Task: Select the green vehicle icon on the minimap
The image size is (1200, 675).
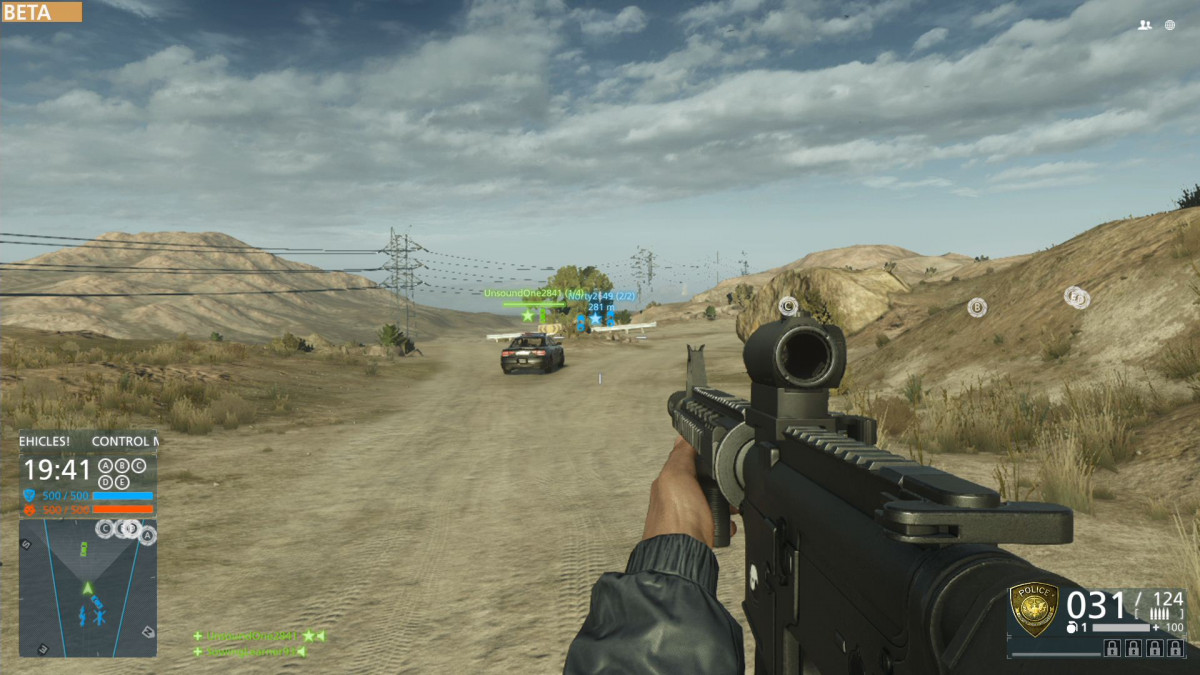Action: click(85, 548)
